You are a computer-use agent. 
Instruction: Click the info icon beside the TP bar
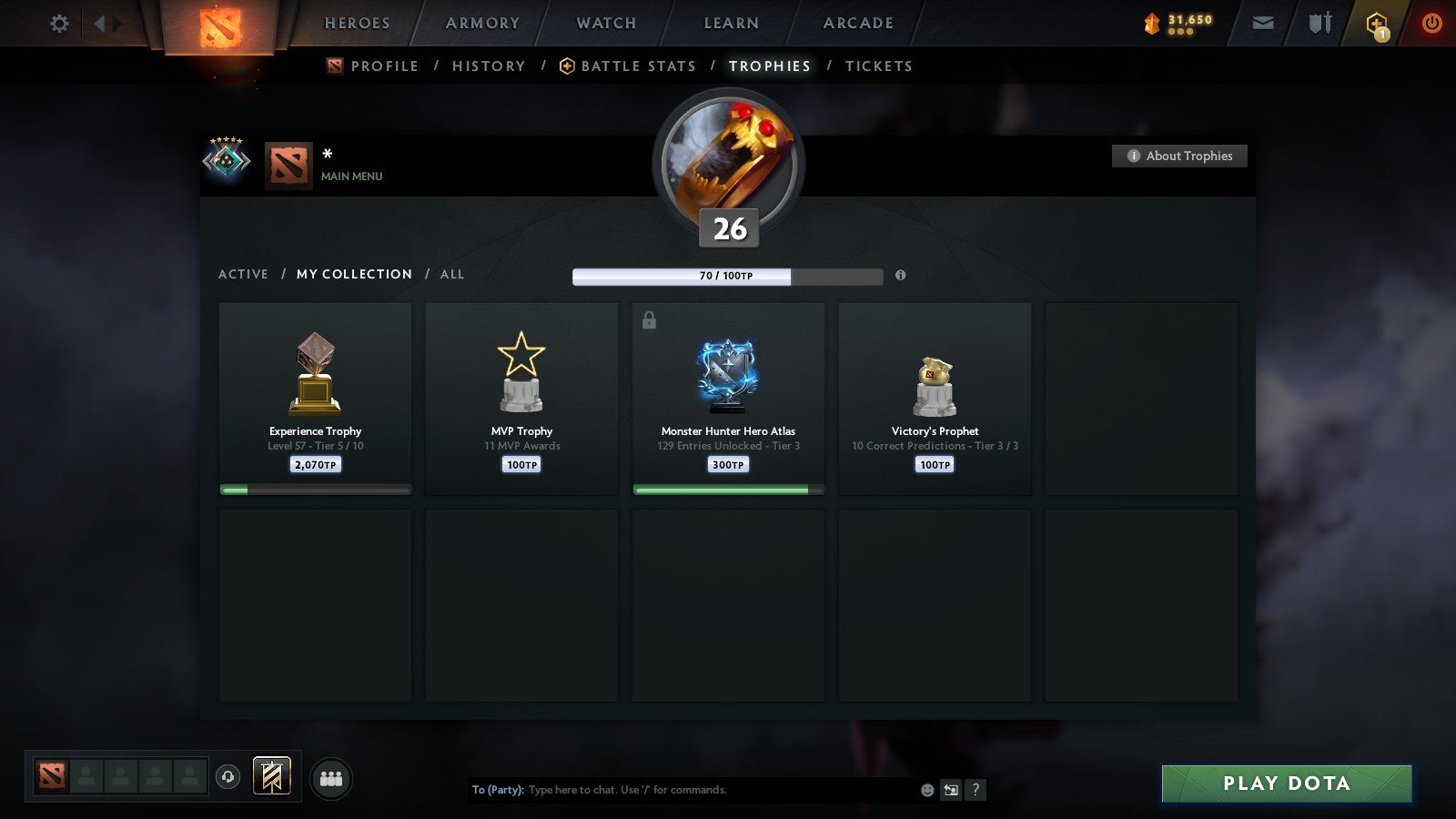tap(900, 276)
